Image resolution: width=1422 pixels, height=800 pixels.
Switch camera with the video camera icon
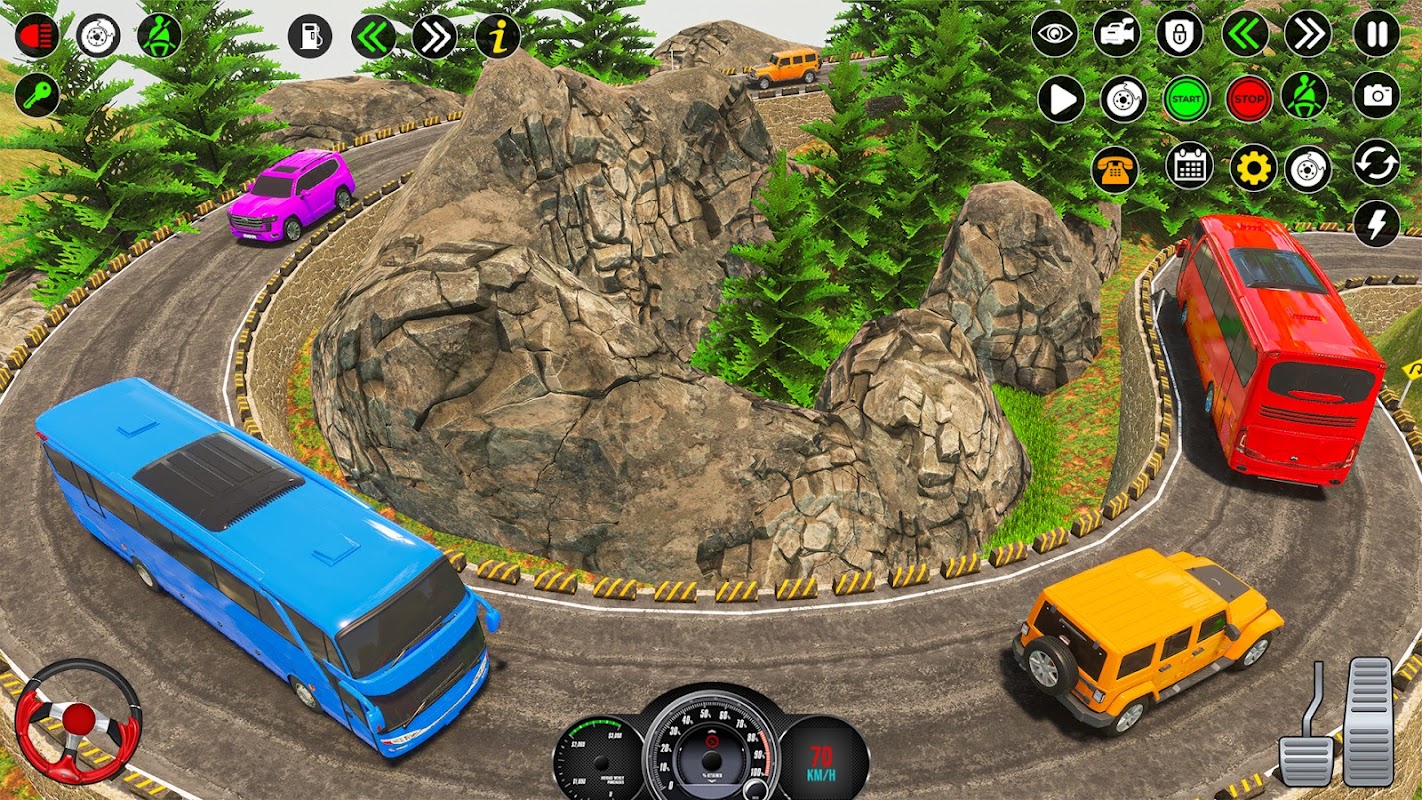click(1117, 35)
